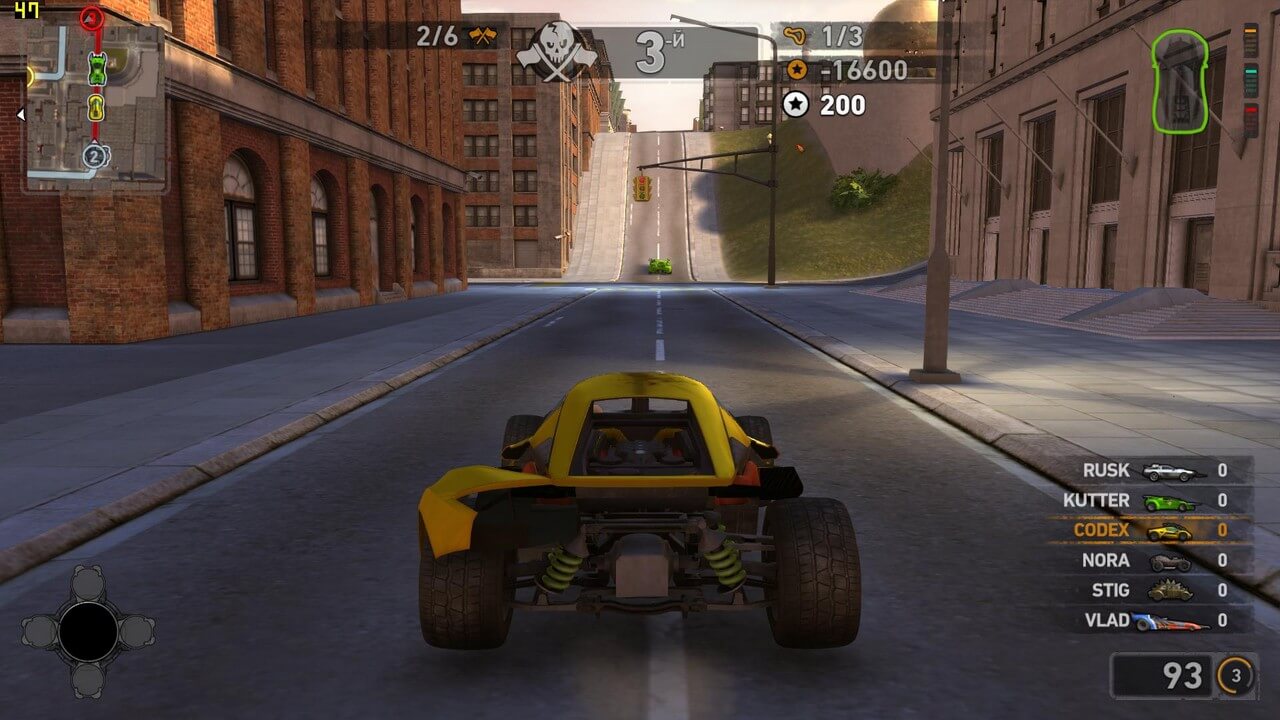Click the minimap in the corner

click(x=94, y=105)
